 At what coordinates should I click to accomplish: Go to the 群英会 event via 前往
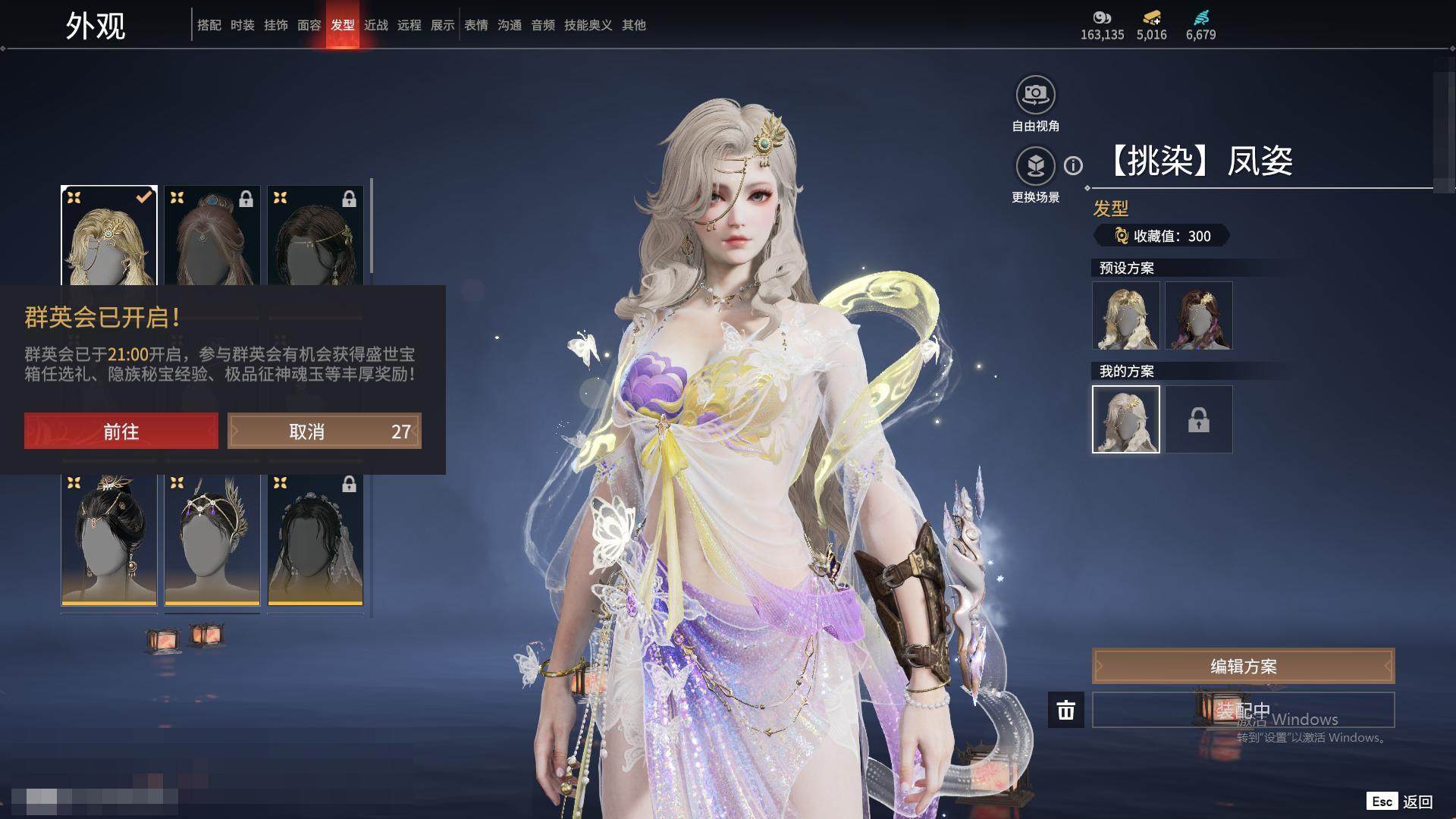tap(121, 431)
